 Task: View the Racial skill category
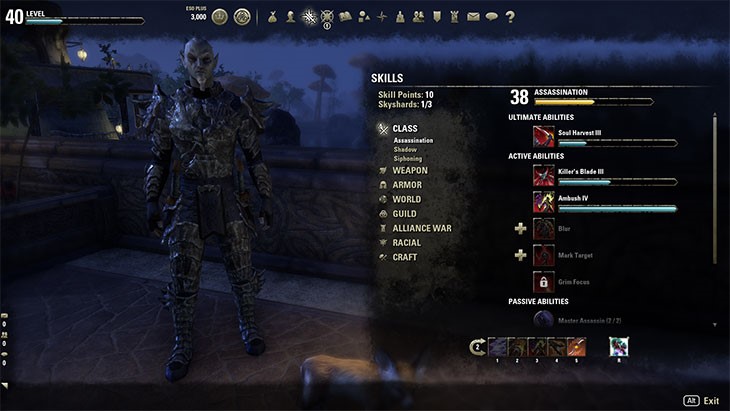[407, 242]
